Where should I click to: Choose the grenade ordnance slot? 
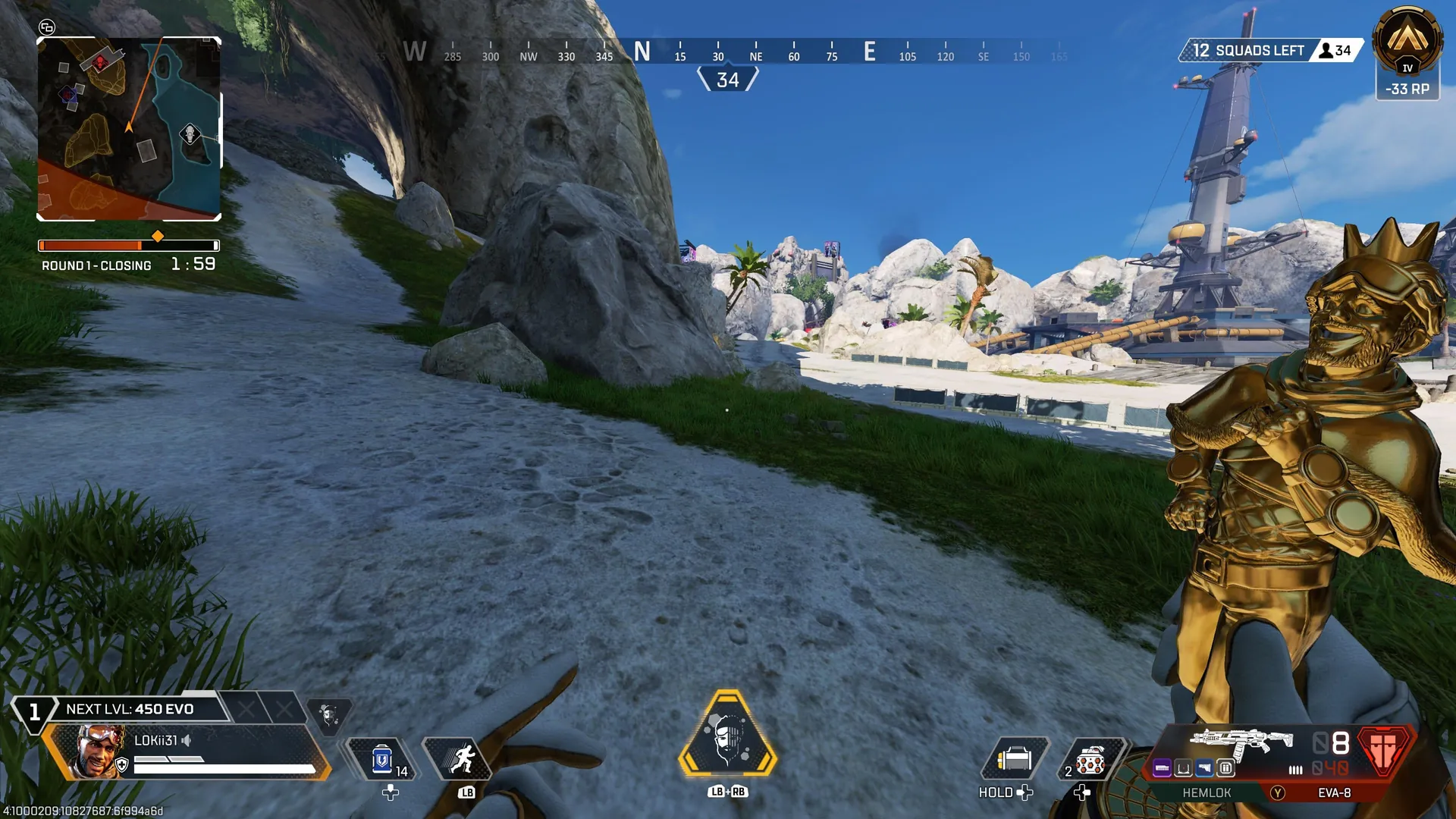[1090, 759]
